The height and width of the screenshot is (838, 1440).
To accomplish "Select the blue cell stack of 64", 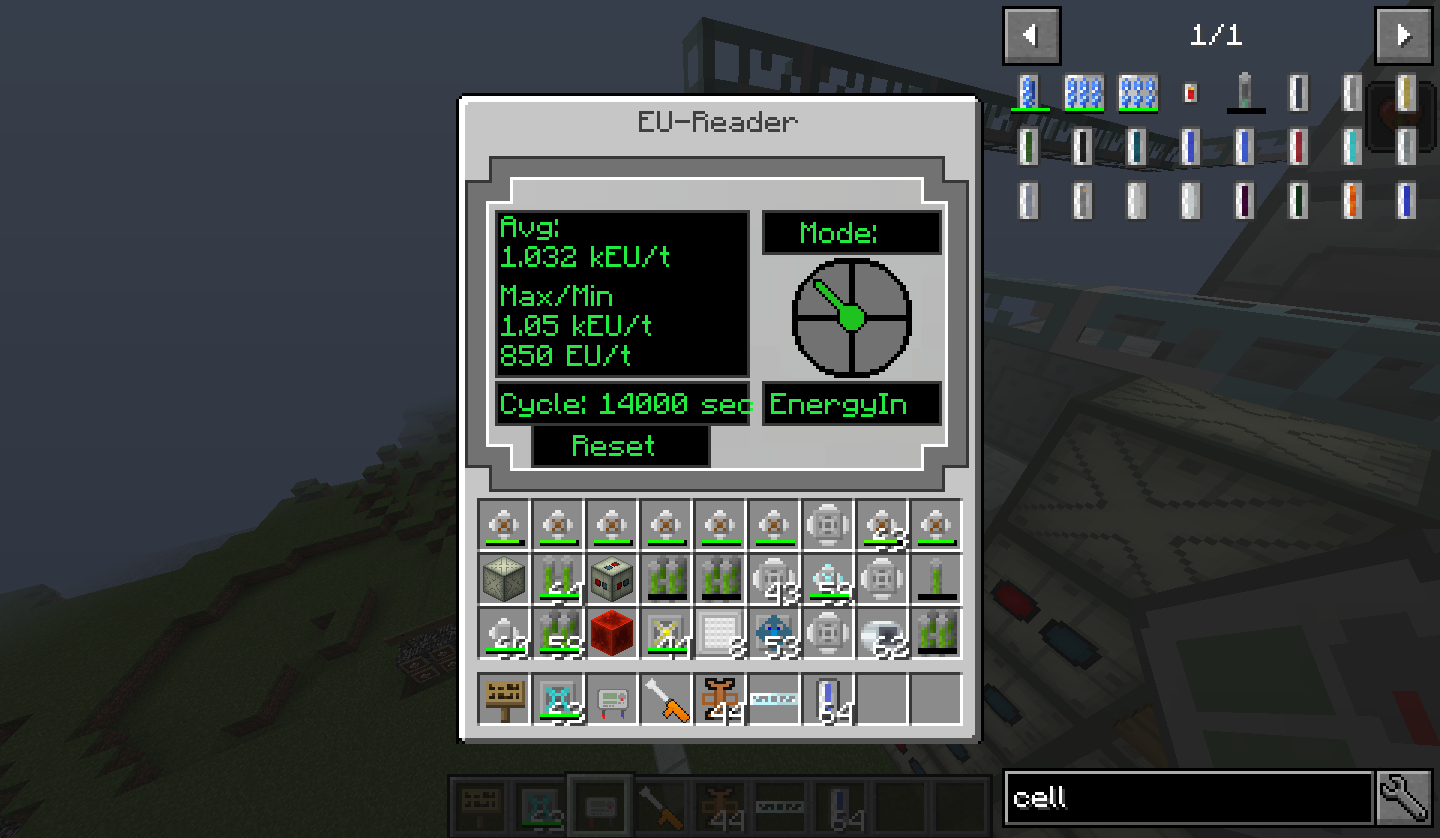I will tap(828, 698).
